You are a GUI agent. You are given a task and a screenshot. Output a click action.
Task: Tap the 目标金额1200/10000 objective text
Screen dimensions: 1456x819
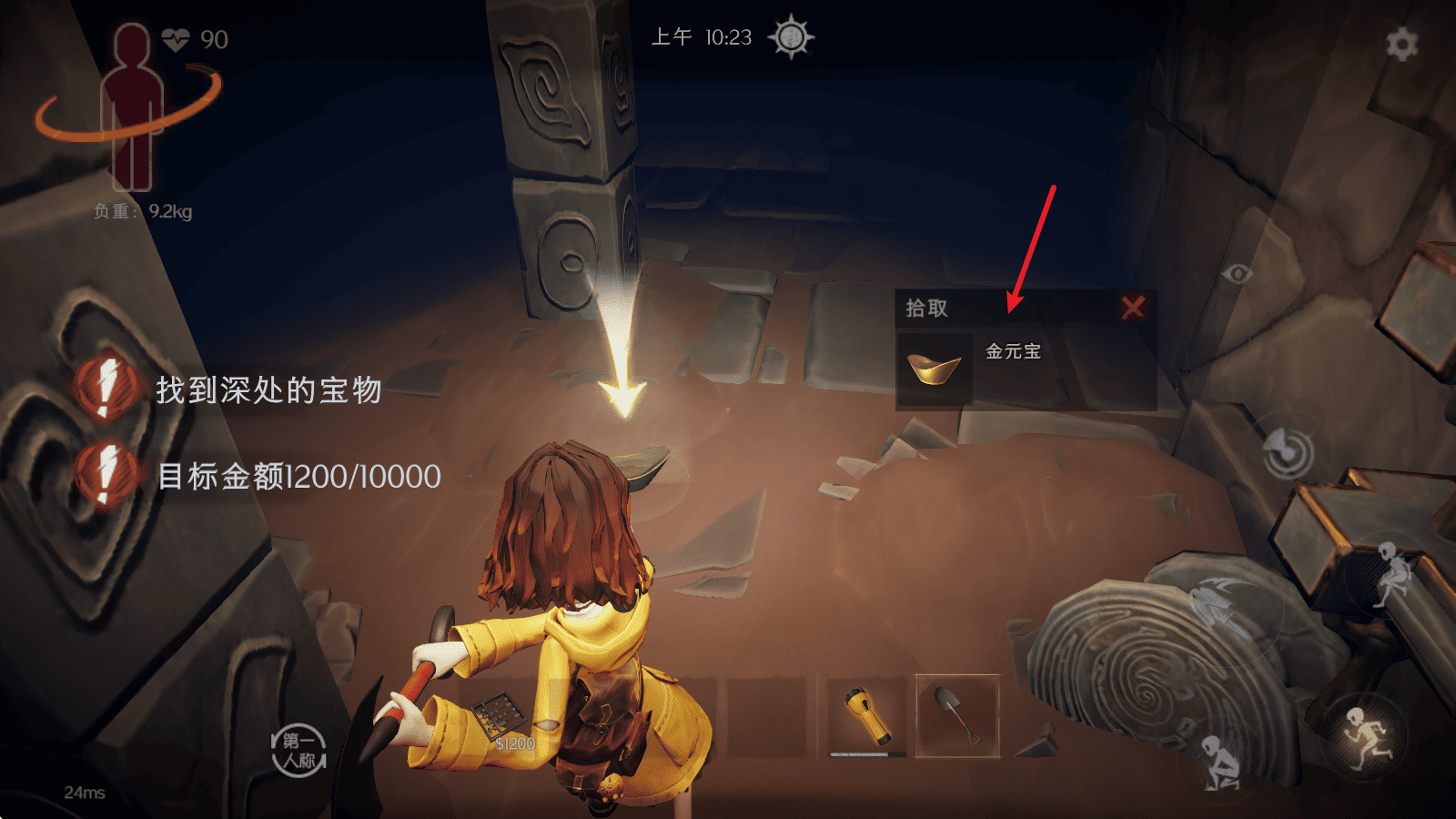click(298, 476)
